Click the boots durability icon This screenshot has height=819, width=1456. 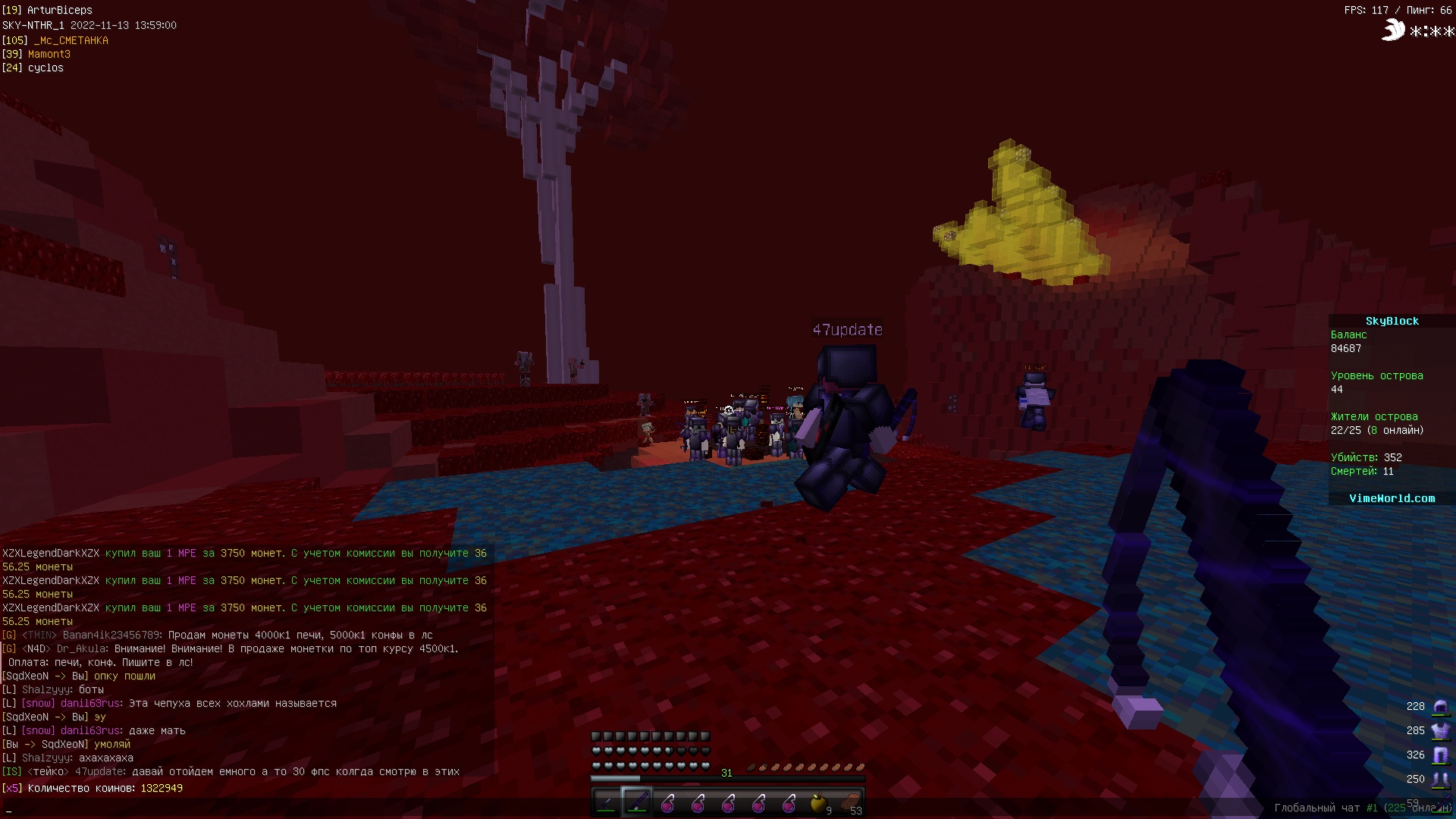click(1439, 780)
